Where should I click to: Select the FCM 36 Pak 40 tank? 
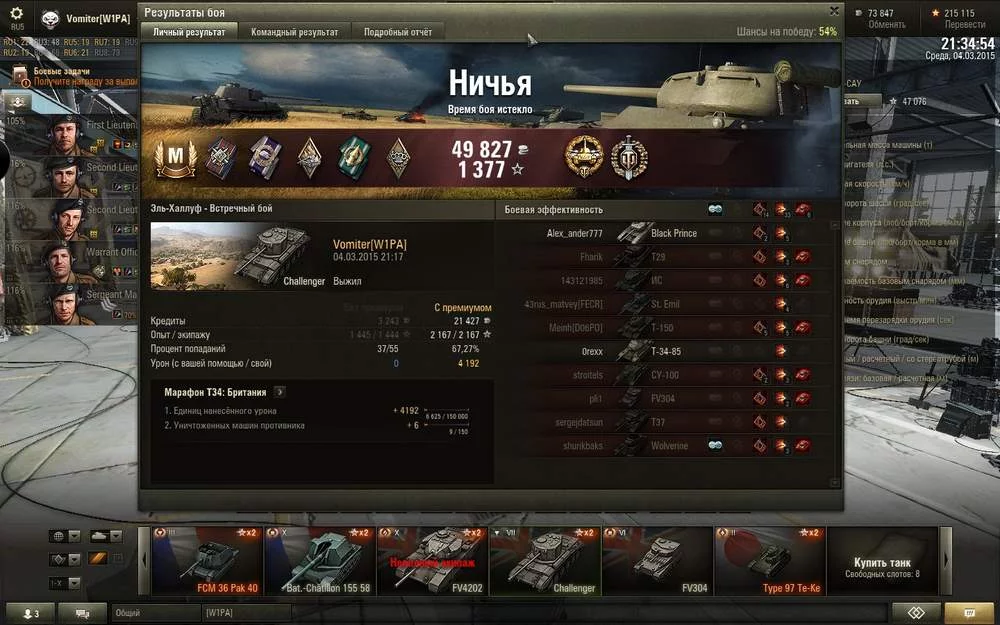[207, 561]
